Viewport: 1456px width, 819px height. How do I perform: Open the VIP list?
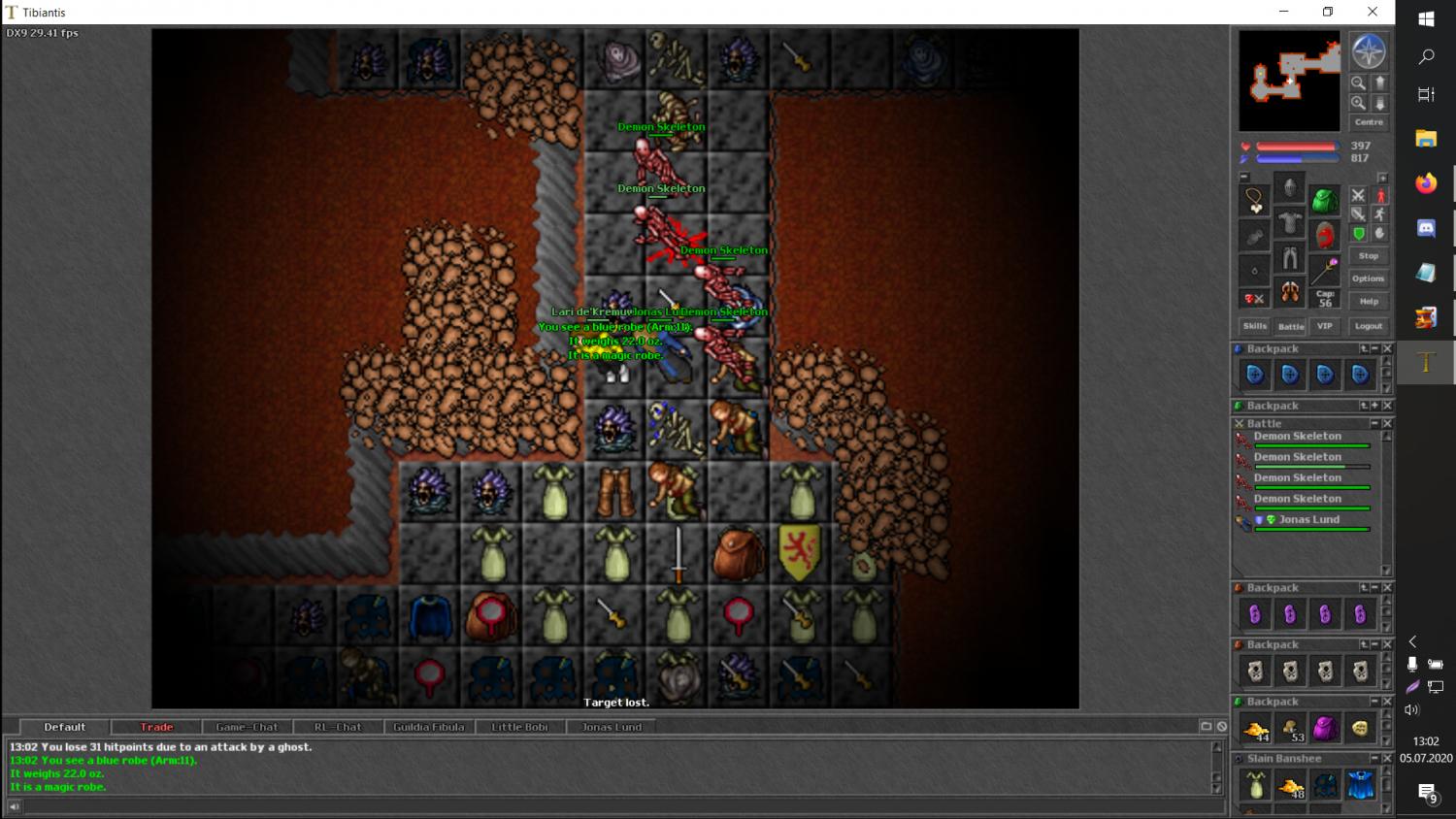click(1324, 326)
